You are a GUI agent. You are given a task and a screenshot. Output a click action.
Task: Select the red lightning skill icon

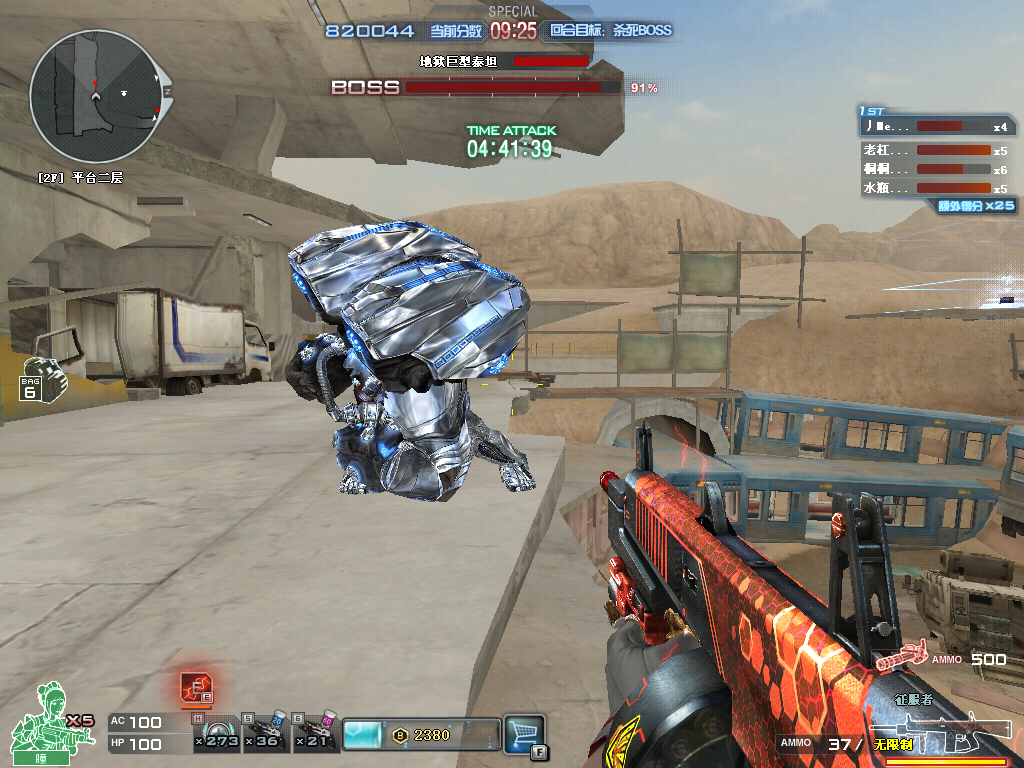coord(195,687)
